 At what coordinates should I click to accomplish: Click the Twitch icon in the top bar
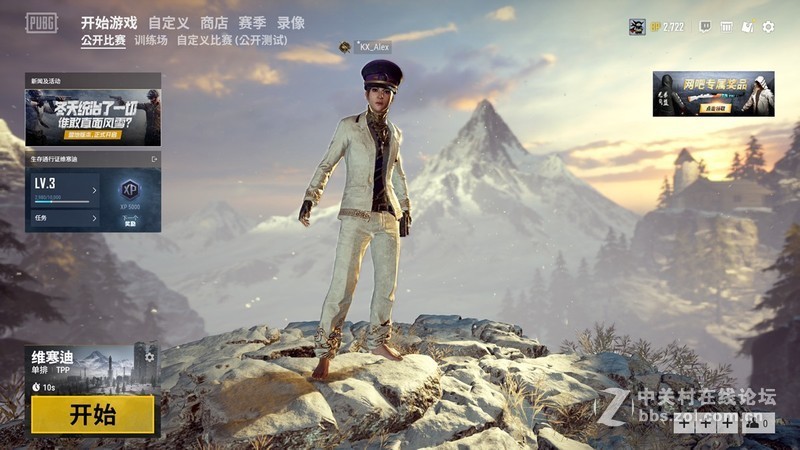point(705,27)
